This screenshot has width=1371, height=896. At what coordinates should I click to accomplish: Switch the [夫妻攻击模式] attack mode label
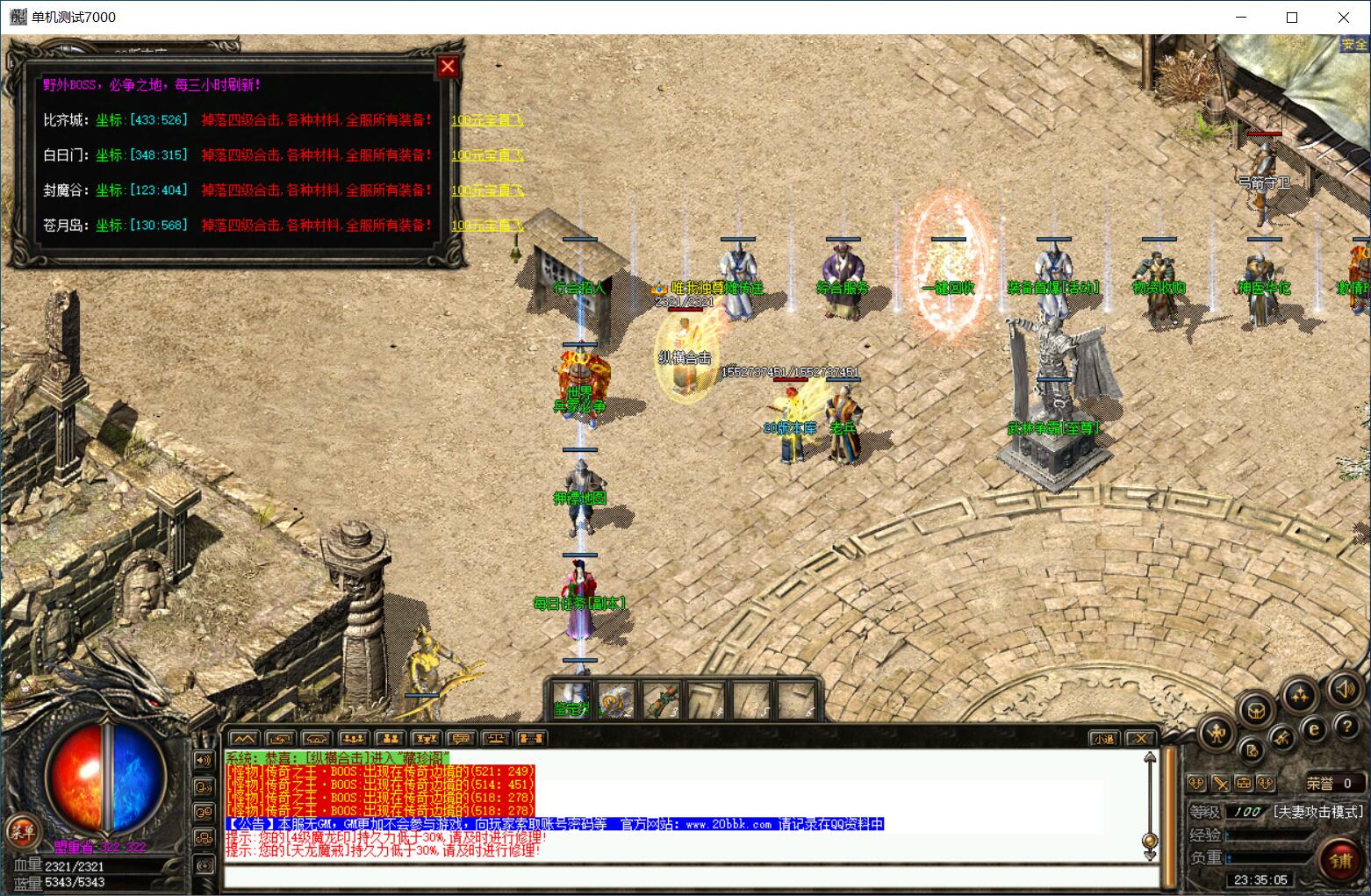(x=1319, y=812)
